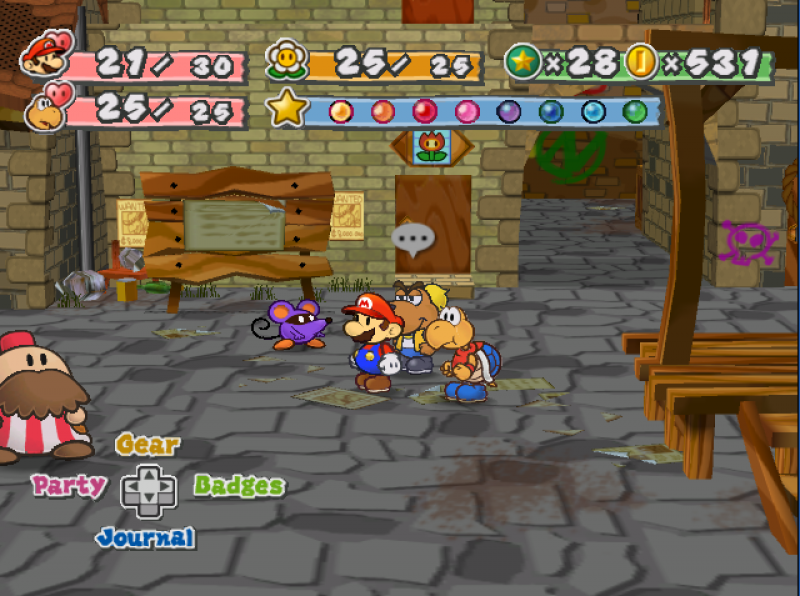Select the Journal menu entry
This screenshot has width=800, height=596.
146,537
